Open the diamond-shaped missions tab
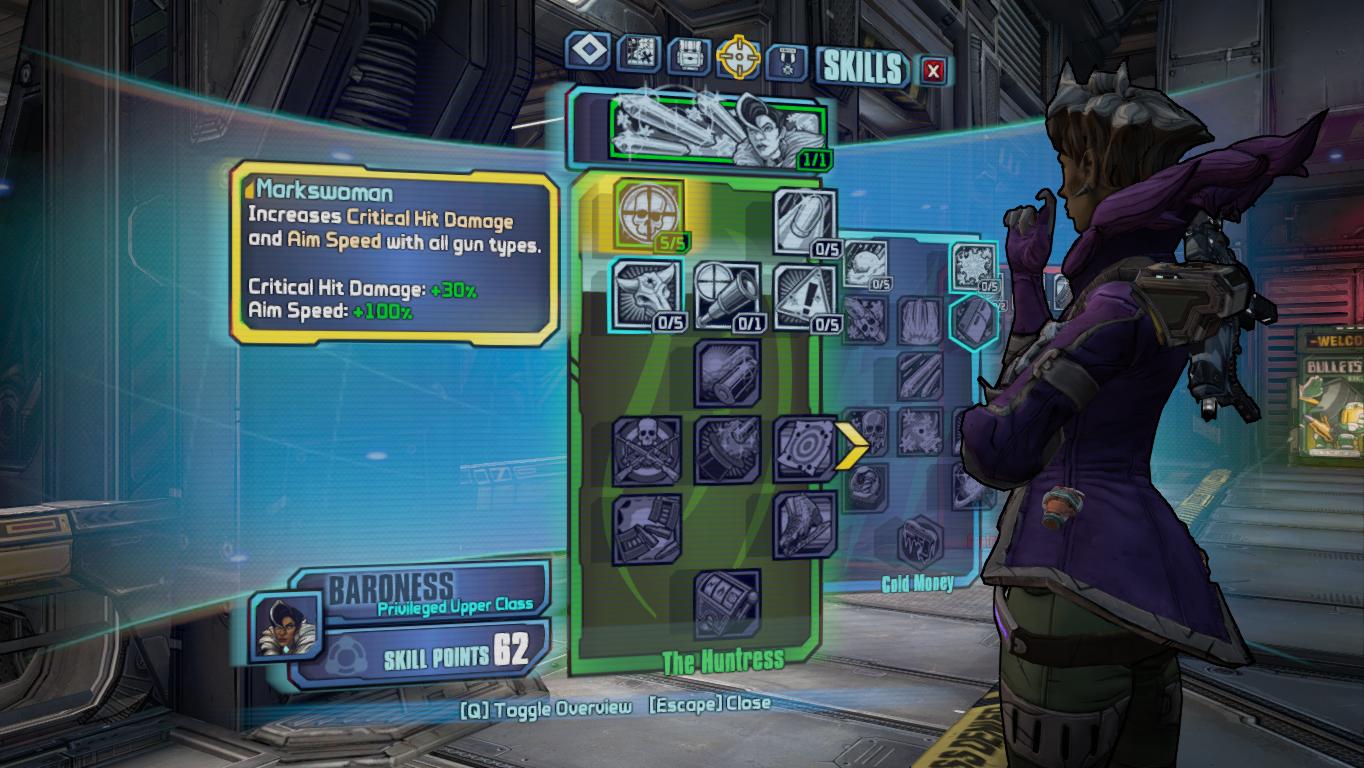The width and height of the screenshot is (1364, 768). click(588, 51)
